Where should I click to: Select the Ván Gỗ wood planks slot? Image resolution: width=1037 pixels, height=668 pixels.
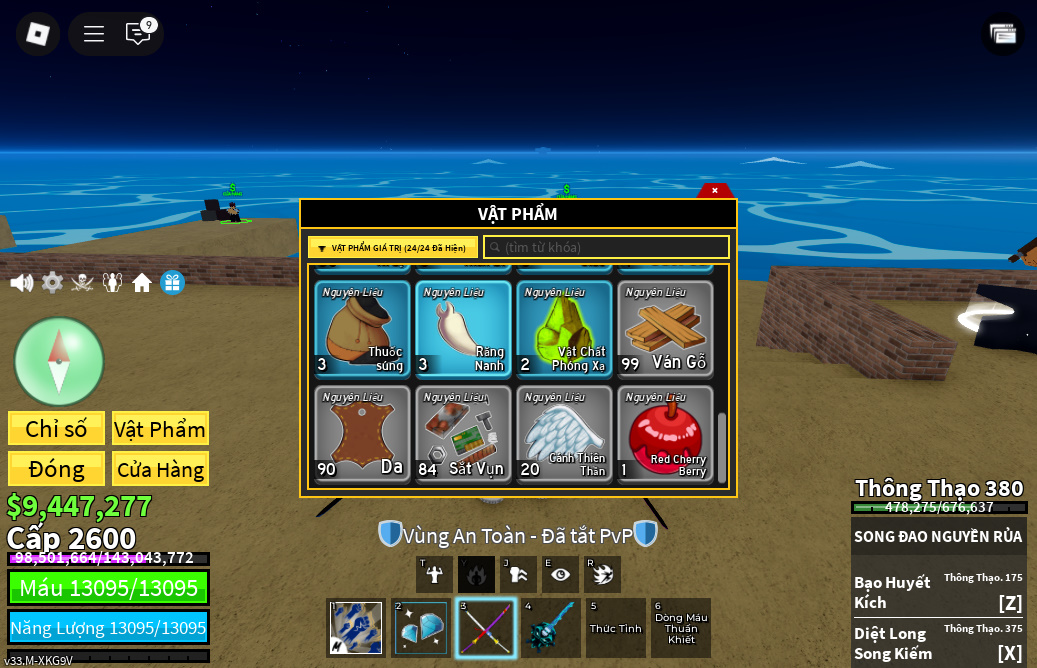(x=665, y=329)
